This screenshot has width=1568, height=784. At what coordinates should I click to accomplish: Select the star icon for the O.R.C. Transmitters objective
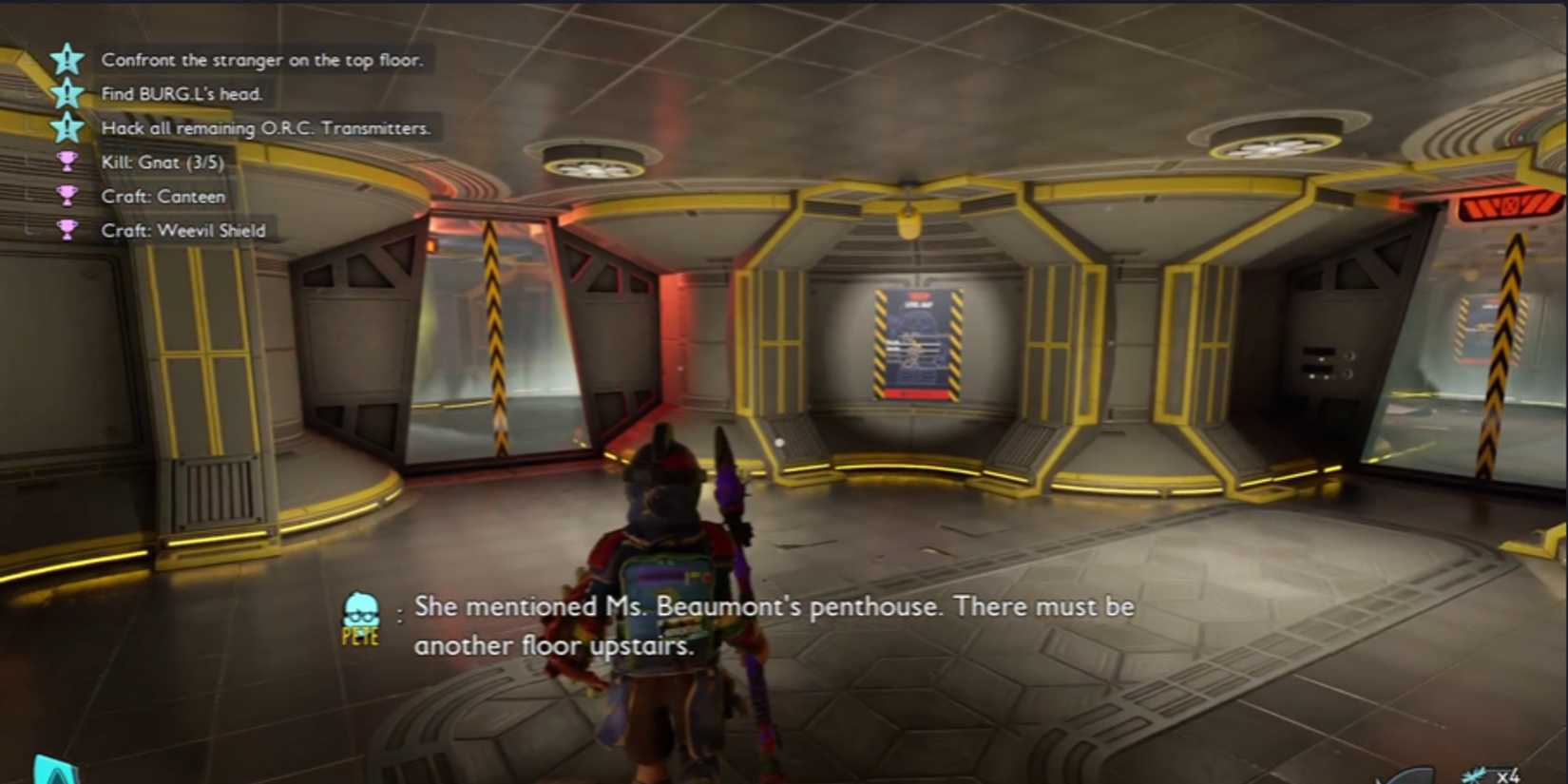click(x=67, y=128)
